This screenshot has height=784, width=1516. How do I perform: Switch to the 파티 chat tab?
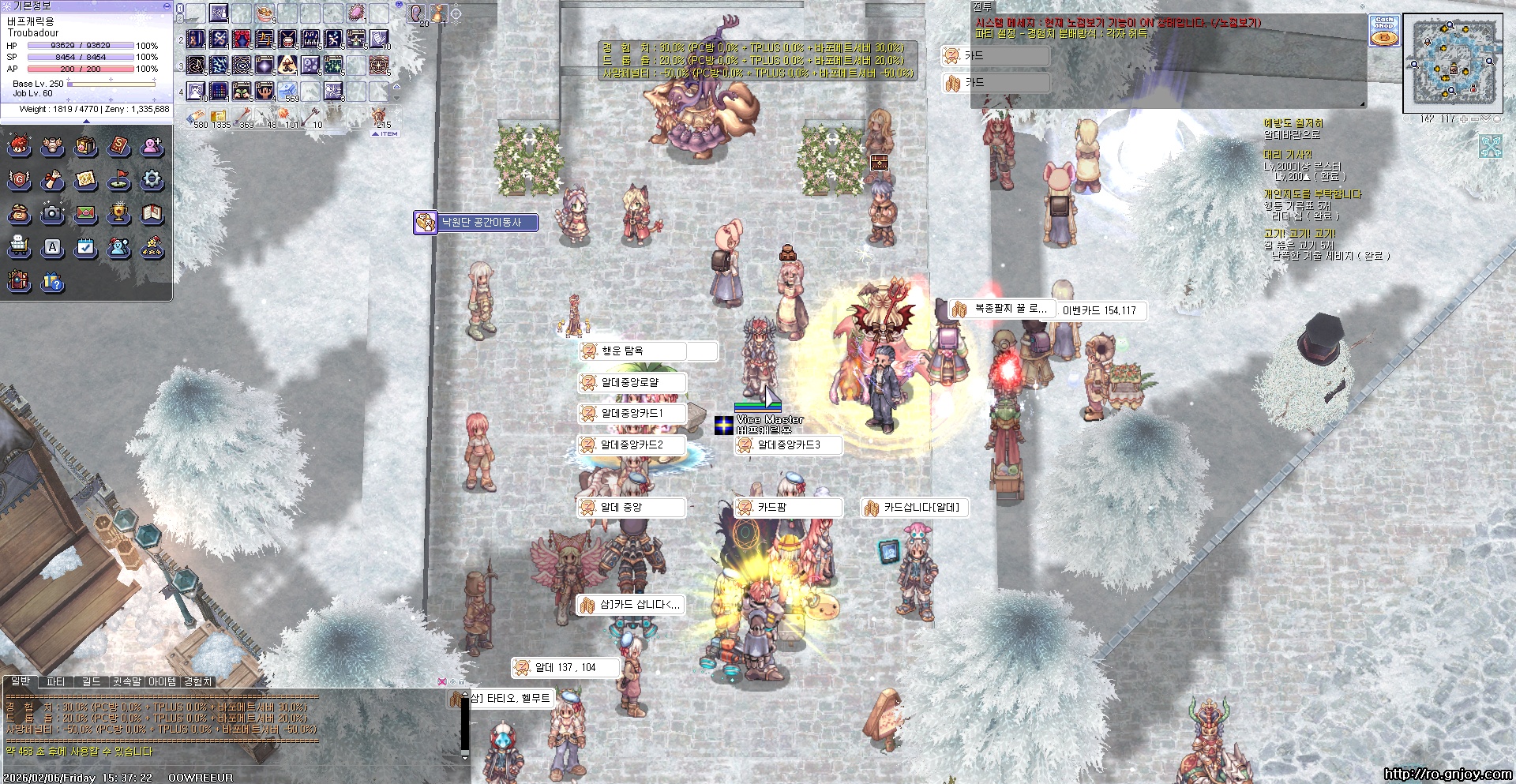point(56,681)
